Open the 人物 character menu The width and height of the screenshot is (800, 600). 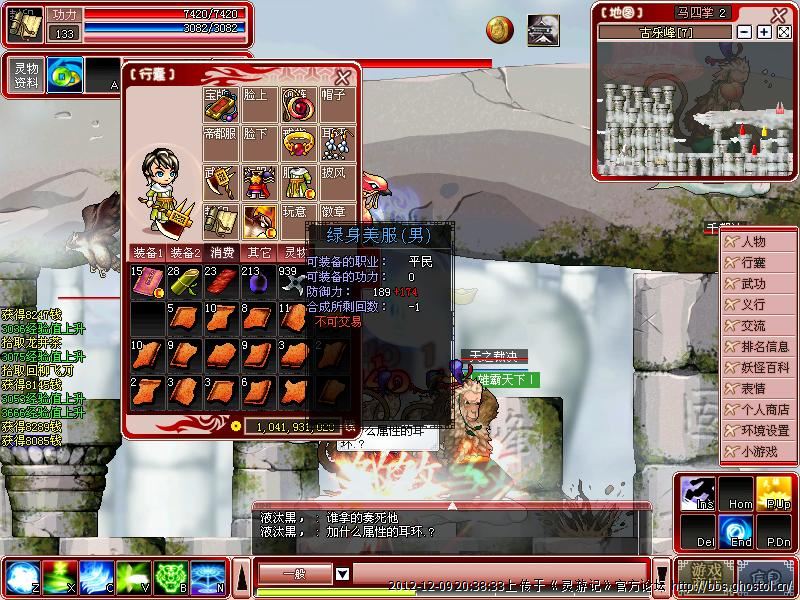pyautogui.click(x=758, y=241)
